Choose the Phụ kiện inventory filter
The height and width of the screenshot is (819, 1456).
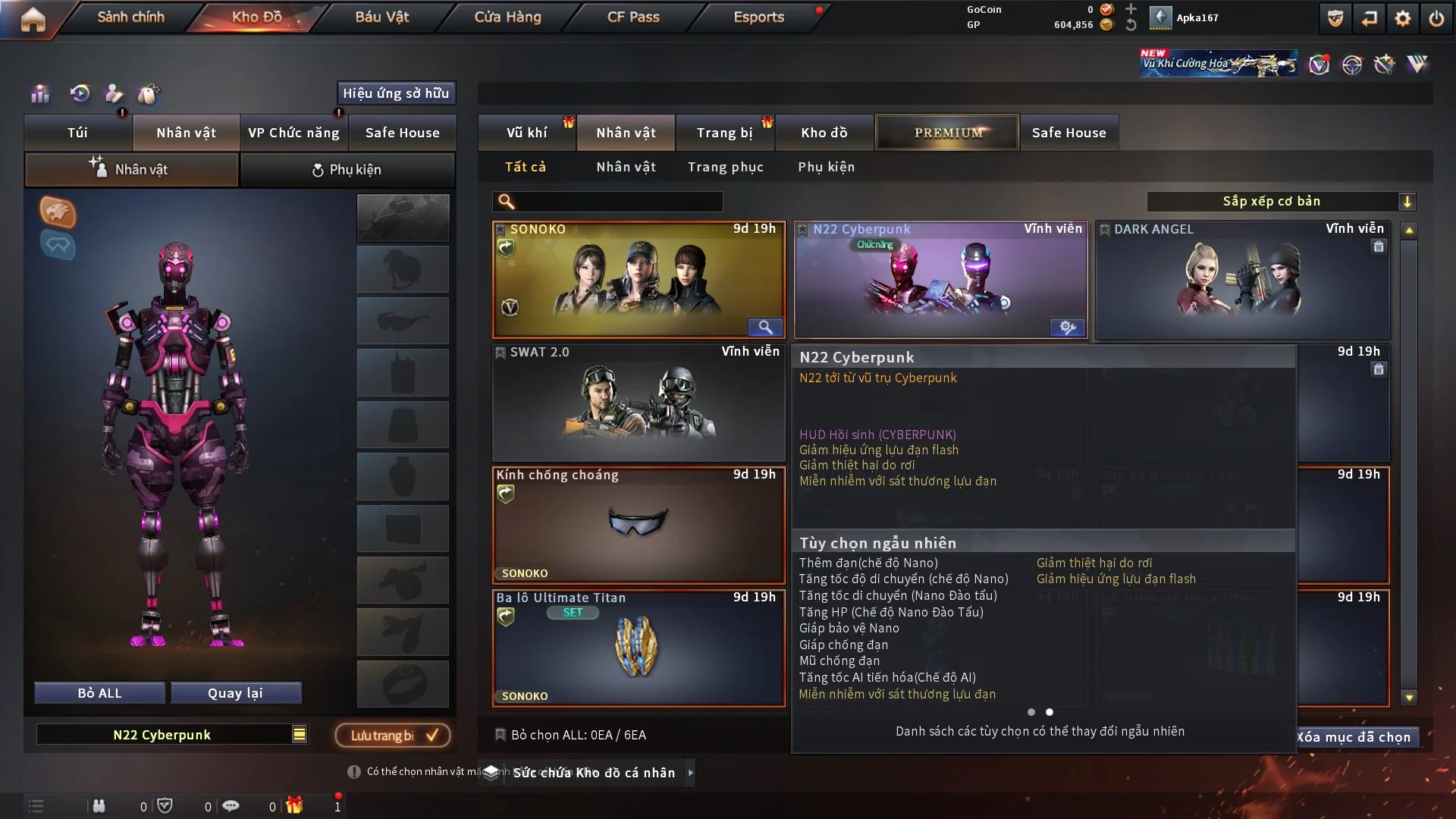point(826,167)
